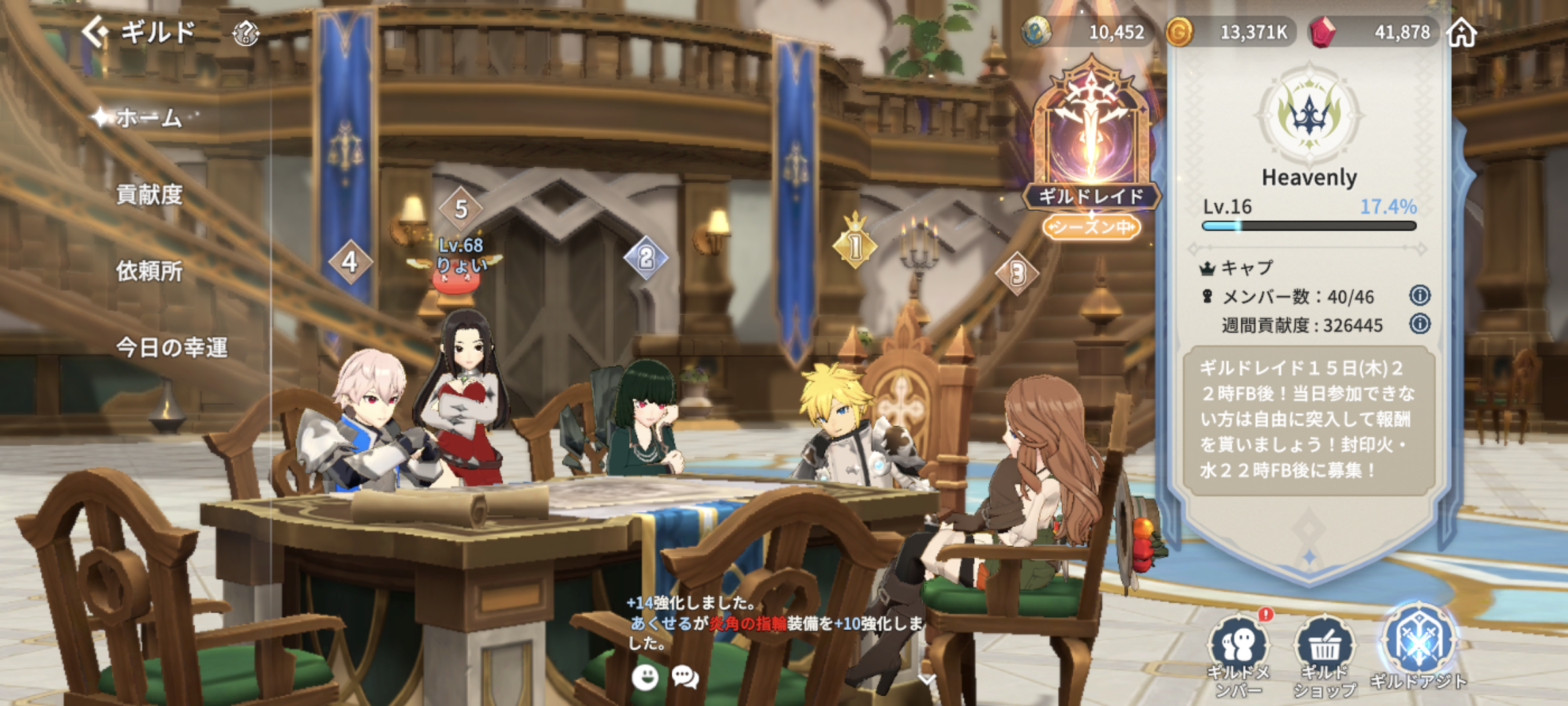The width and height of the screenshot is (1568, 706).
Task: Enter the ギルドアジト guild hideout
Action: click(x=1418, y=647)
